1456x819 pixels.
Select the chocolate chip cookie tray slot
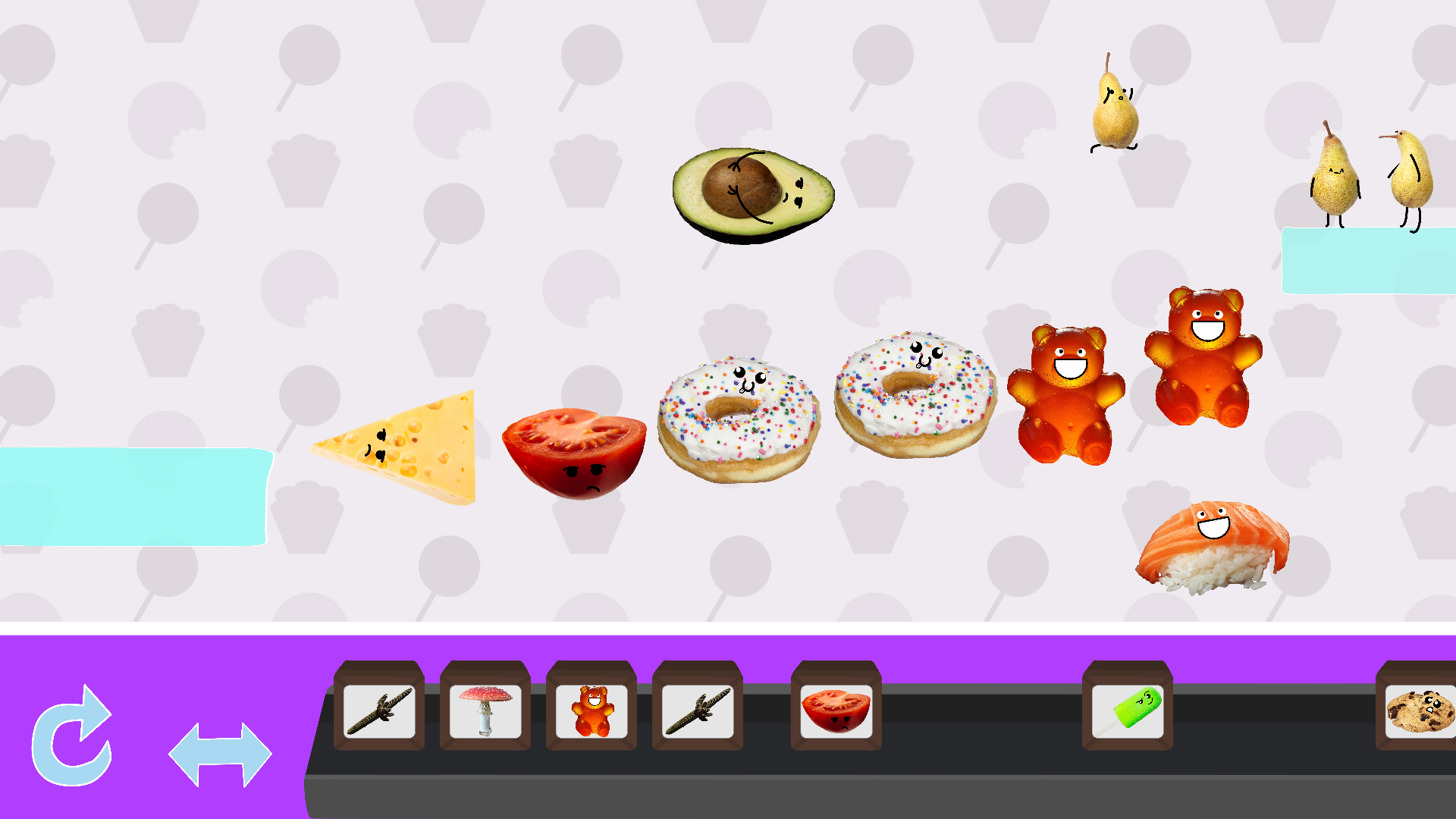(1420, 711)
